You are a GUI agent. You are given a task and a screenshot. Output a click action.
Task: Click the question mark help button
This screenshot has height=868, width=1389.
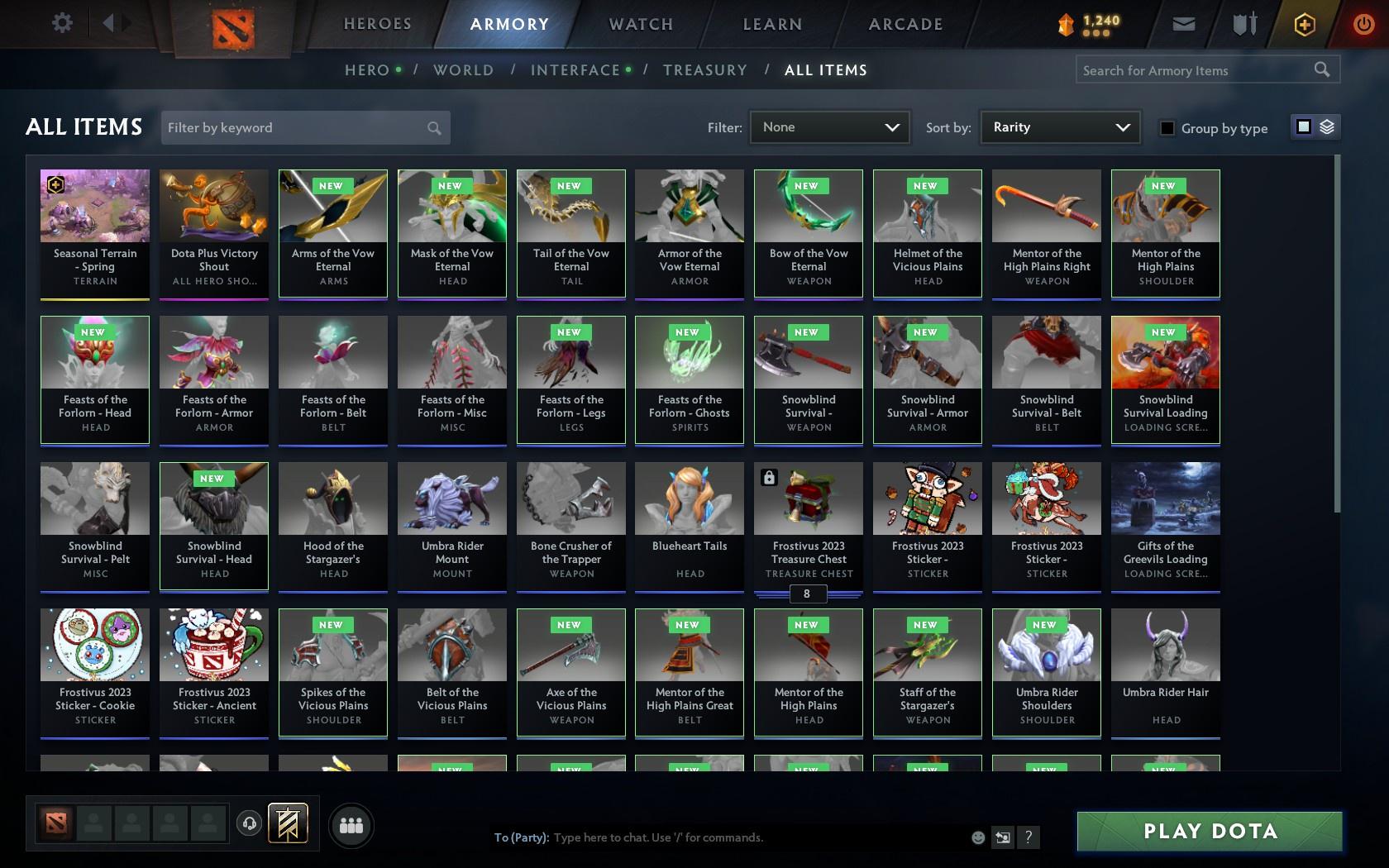click(1028, 837)
